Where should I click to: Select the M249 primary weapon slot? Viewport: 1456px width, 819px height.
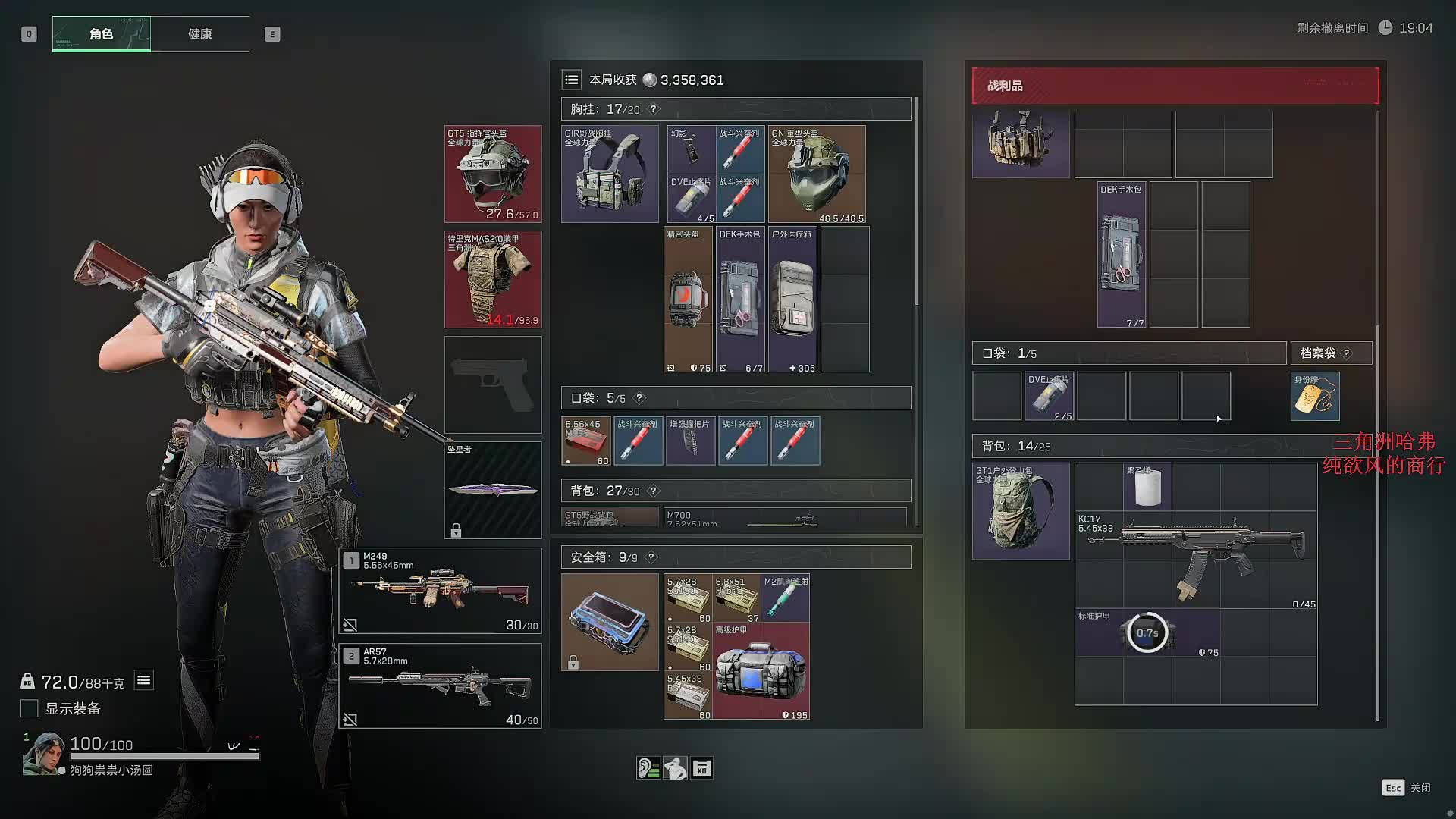pyautogui.click(x=440, y=591)
